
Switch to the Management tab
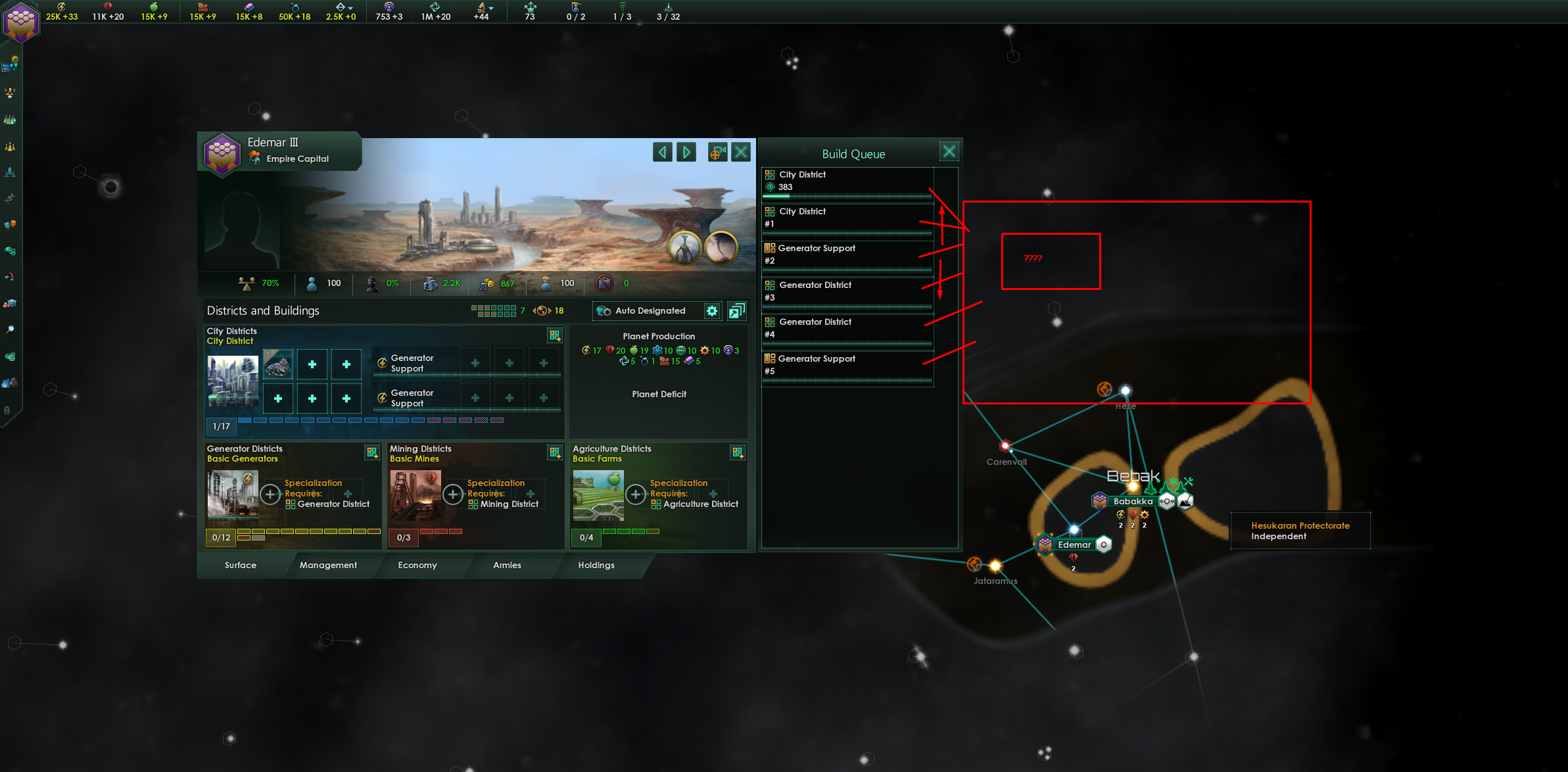(329, 565)
